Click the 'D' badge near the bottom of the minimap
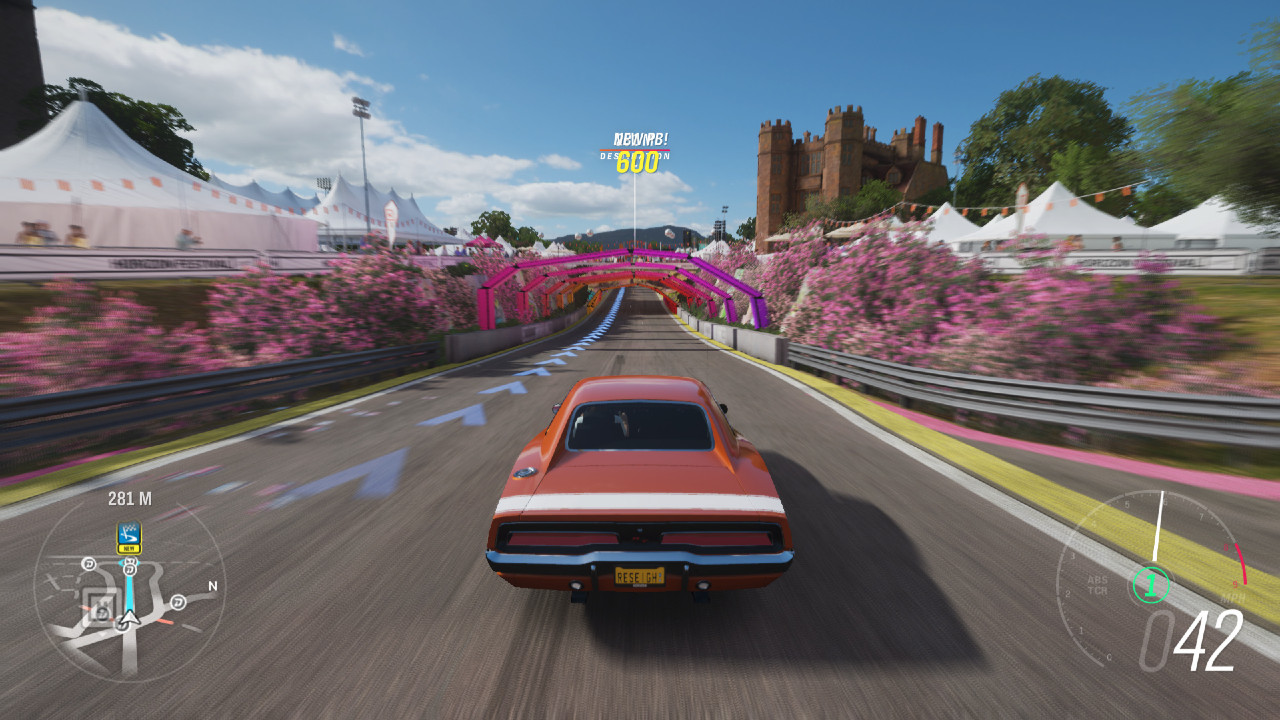Viewport: 1280px width, 720px height. click(121, 626)
